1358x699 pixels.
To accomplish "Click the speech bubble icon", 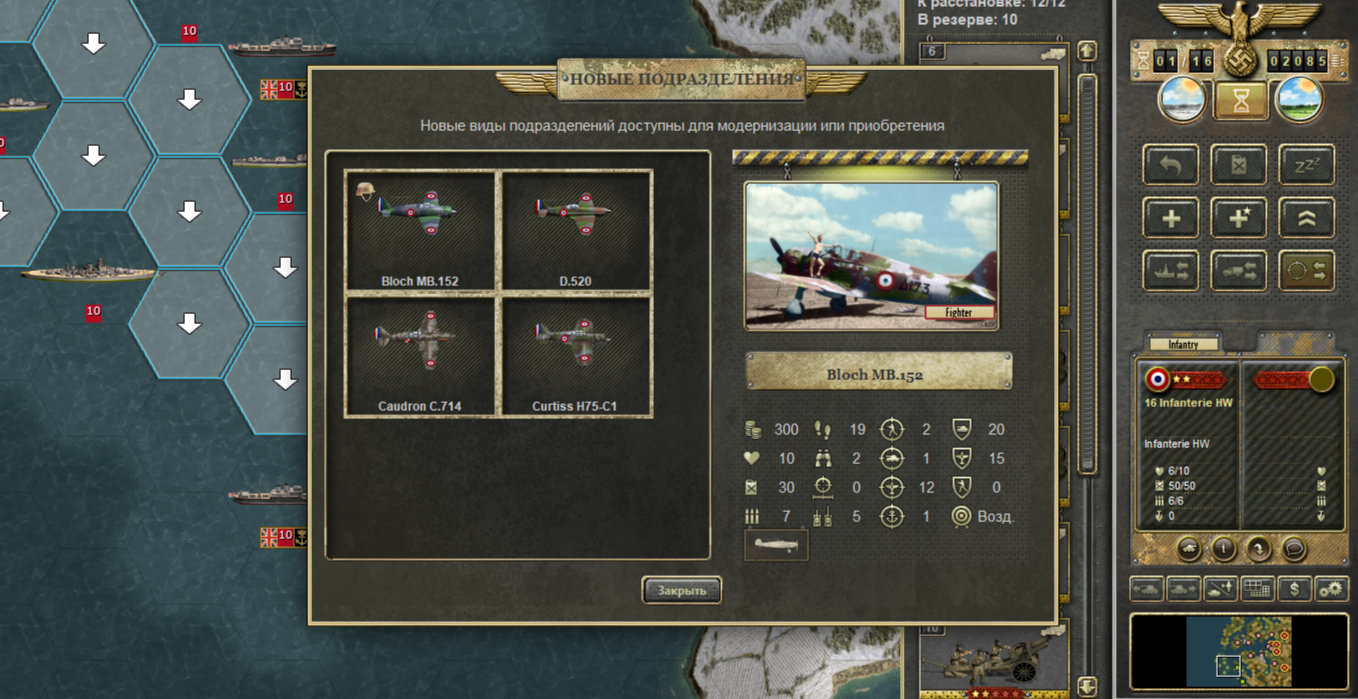I will [x=1294, y=549].
